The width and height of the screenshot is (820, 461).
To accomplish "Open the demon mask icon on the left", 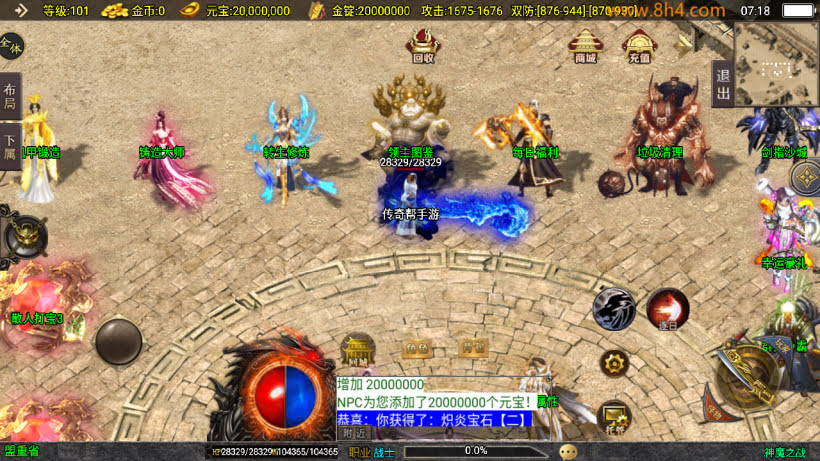I will (24, 237).
